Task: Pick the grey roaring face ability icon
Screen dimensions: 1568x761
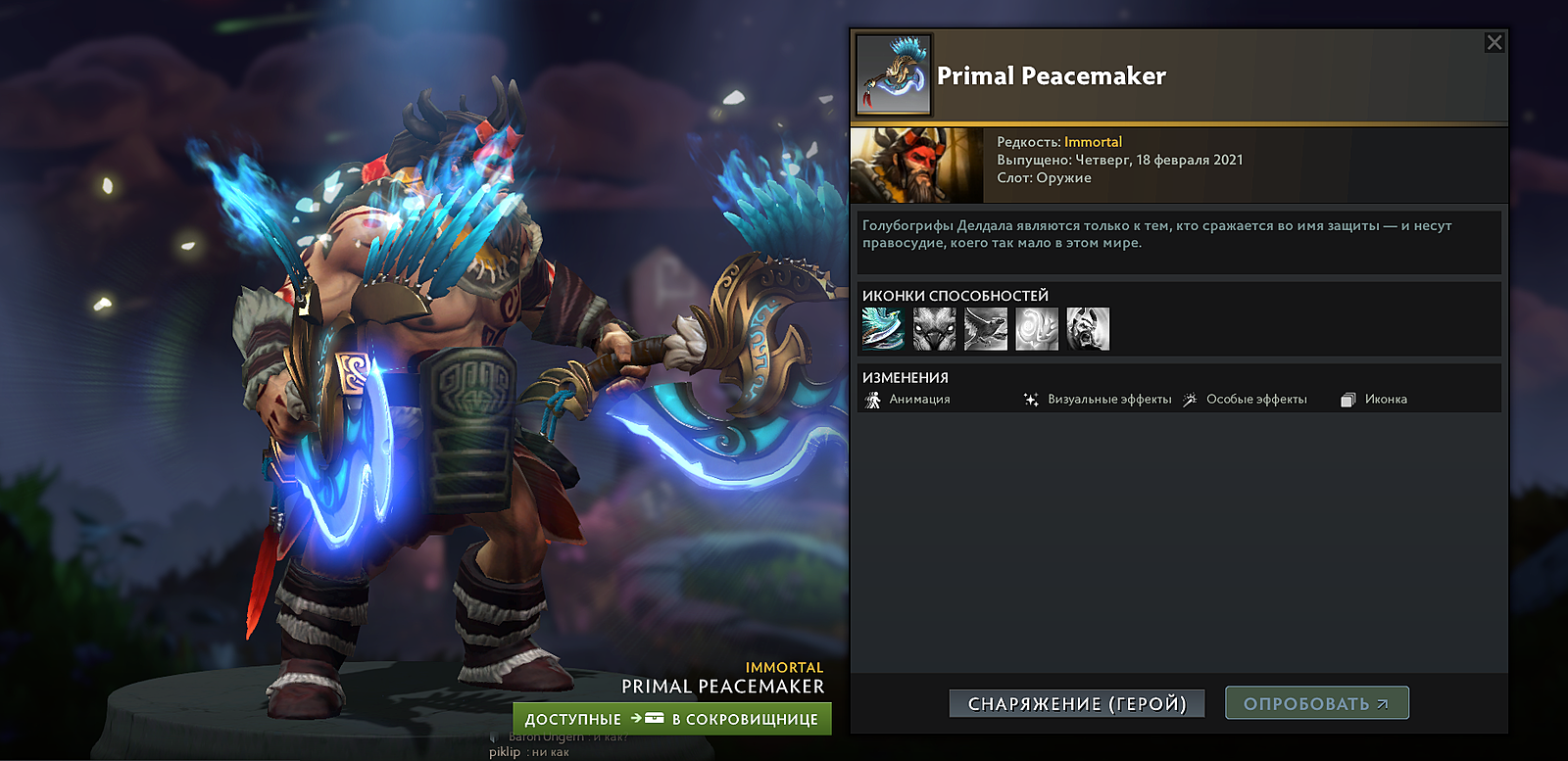Action: coord(1087,329)
